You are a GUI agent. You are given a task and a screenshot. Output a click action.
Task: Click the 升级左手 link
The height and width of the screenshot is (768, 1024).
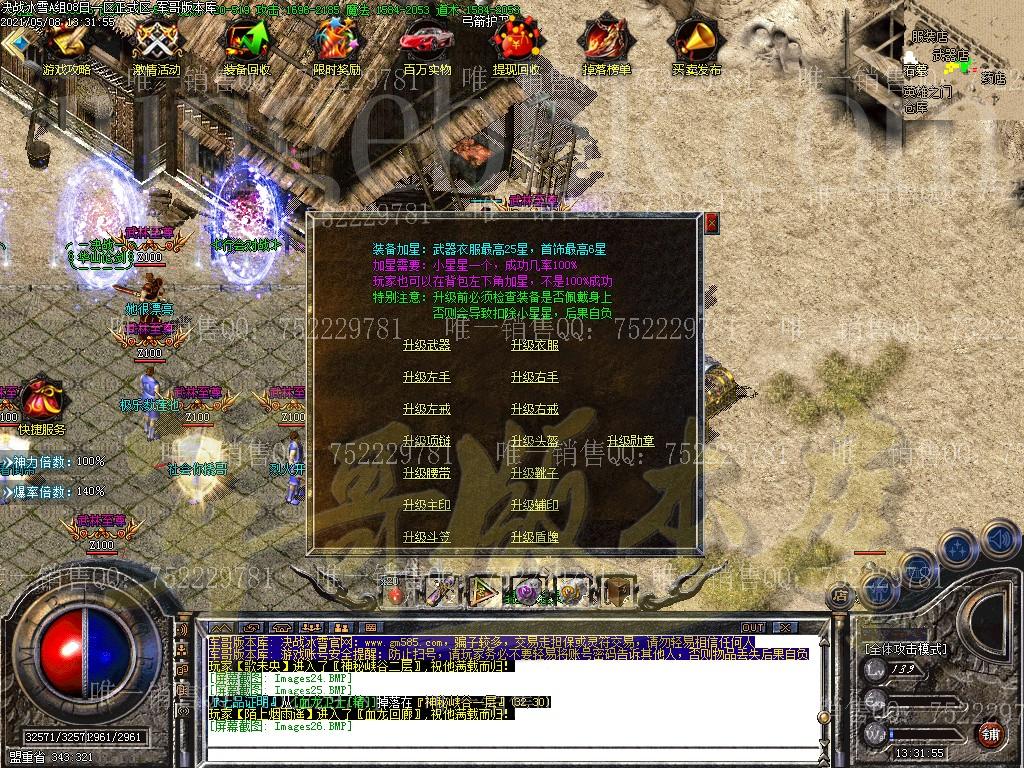(x=426, y=377)
